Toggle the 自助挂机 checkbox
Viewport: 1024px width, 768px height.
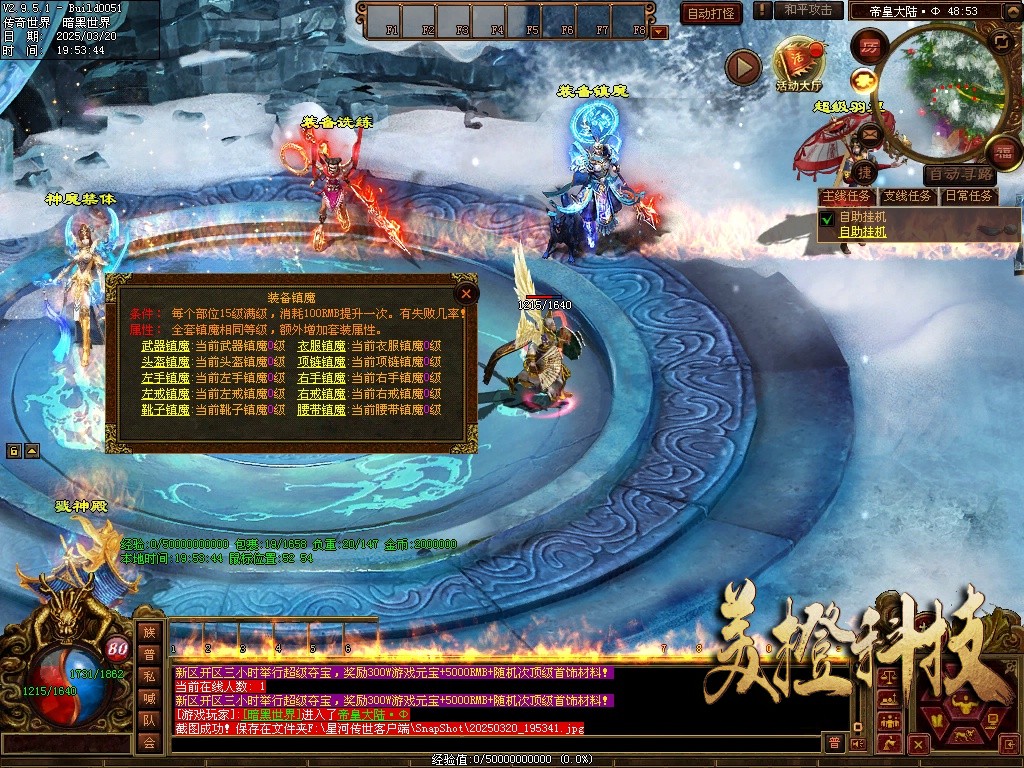coord(827,218)
